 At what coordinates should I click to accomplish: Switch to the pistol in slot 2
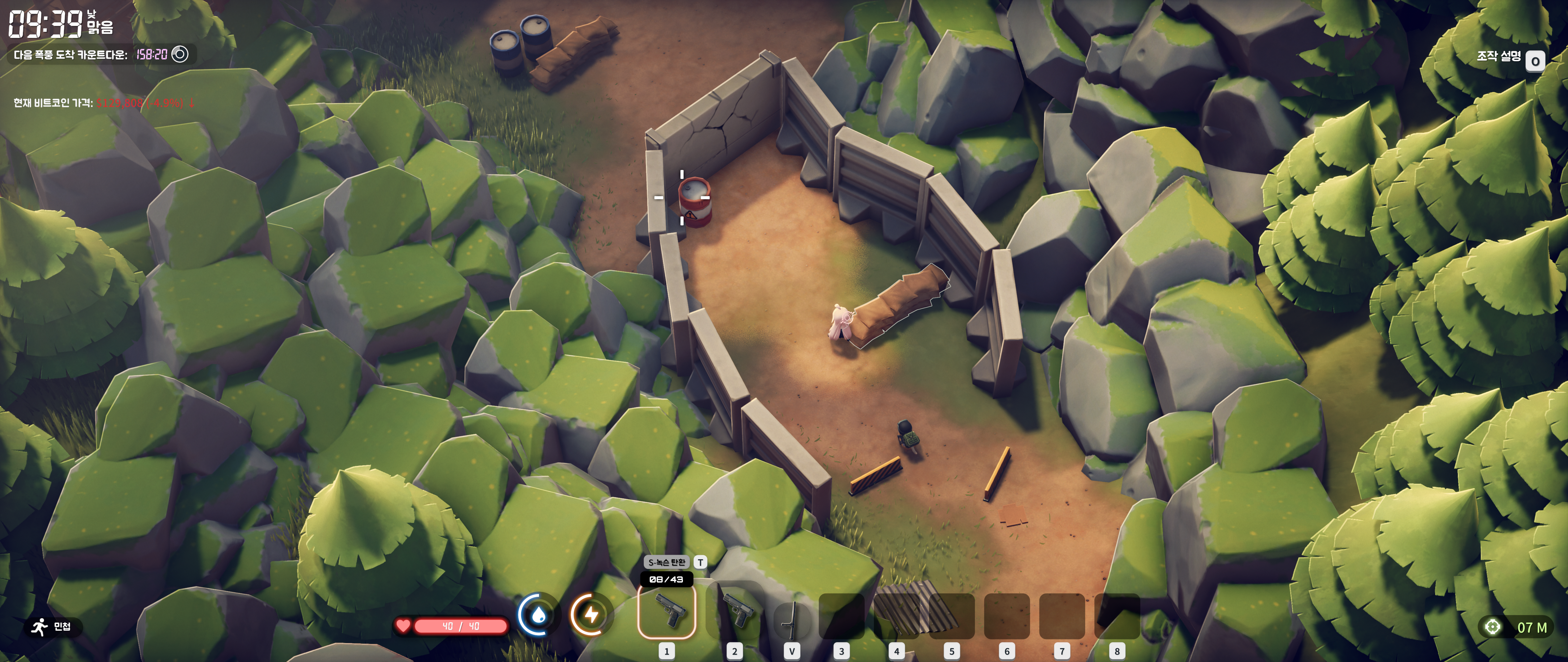point(735,611)
